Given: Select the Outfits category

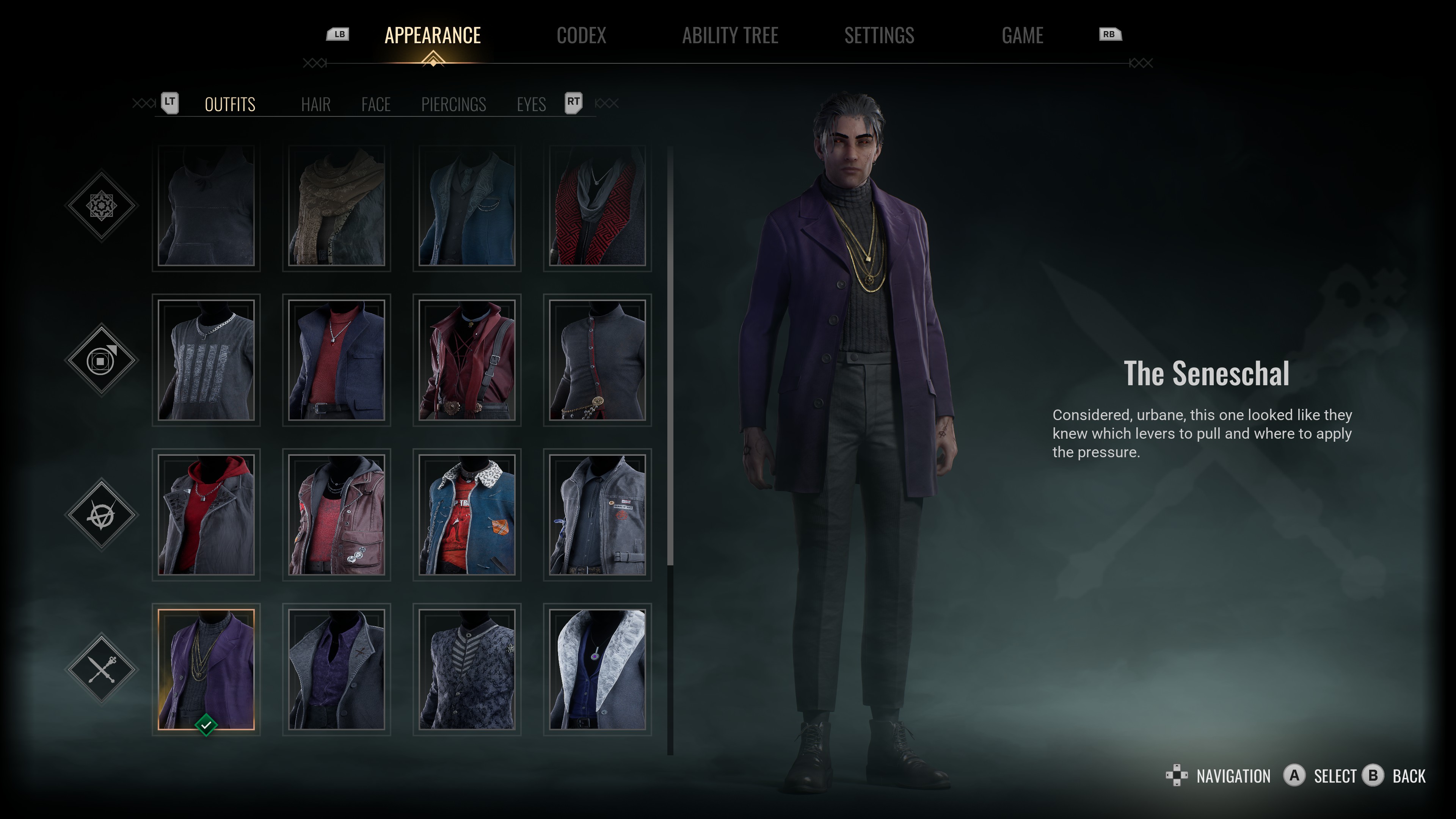Looking at the screenshot, I should coord(230,105).
